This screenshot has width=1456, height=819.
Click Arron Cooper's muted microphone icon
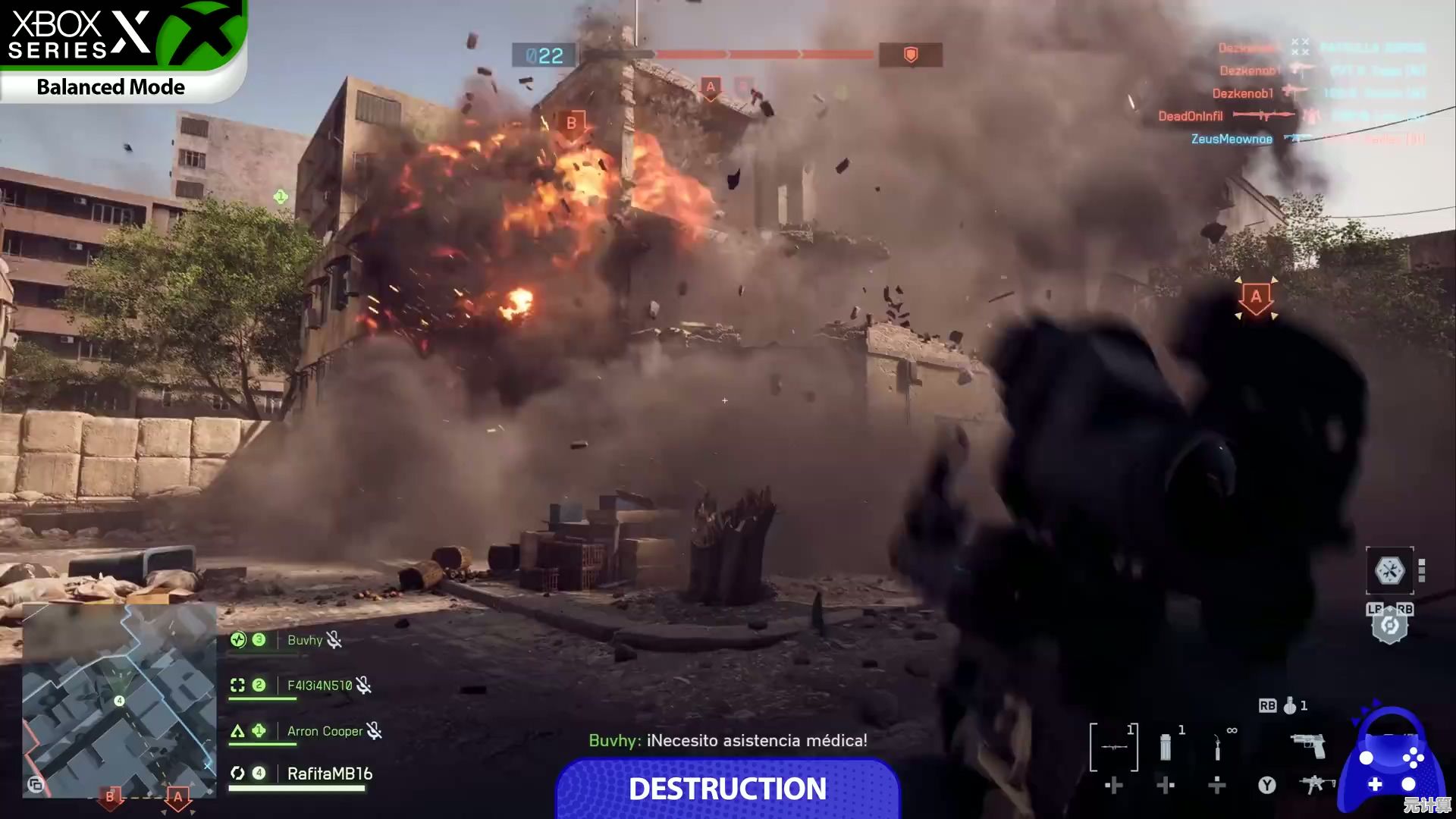click(x=375, y=731)
